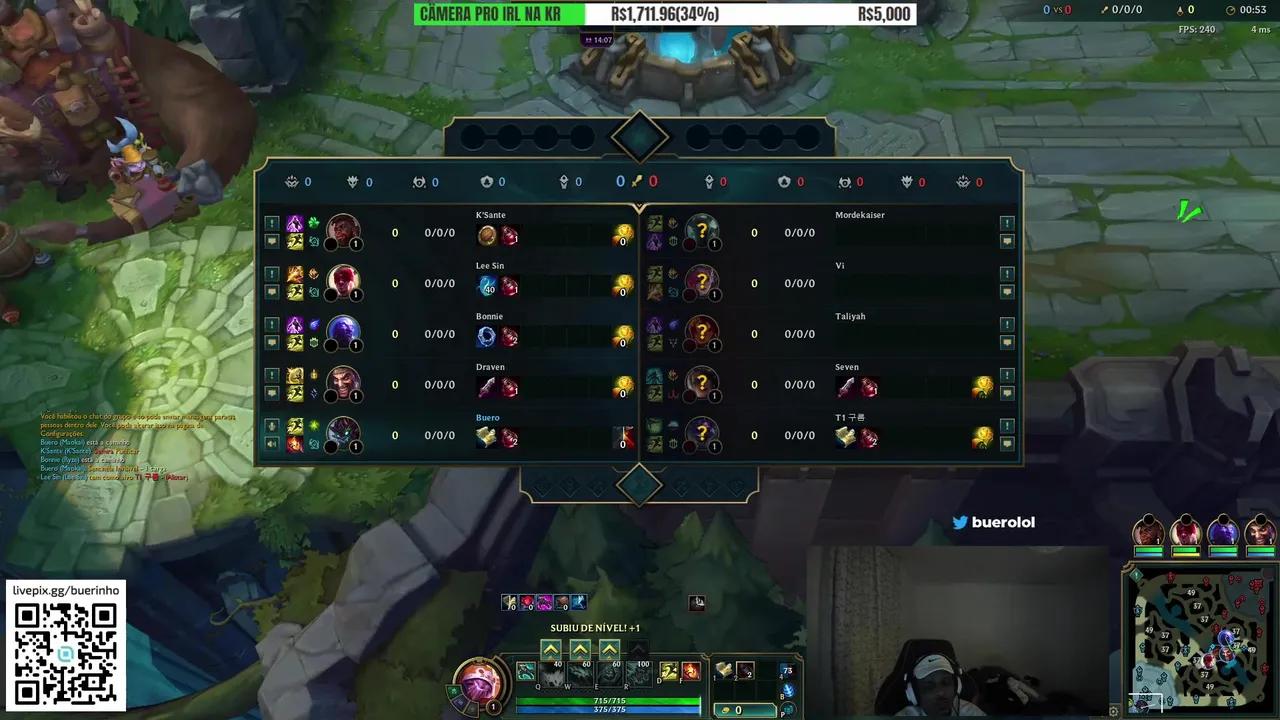Click Draven's portrait on the scoreboard

(343, 384)
